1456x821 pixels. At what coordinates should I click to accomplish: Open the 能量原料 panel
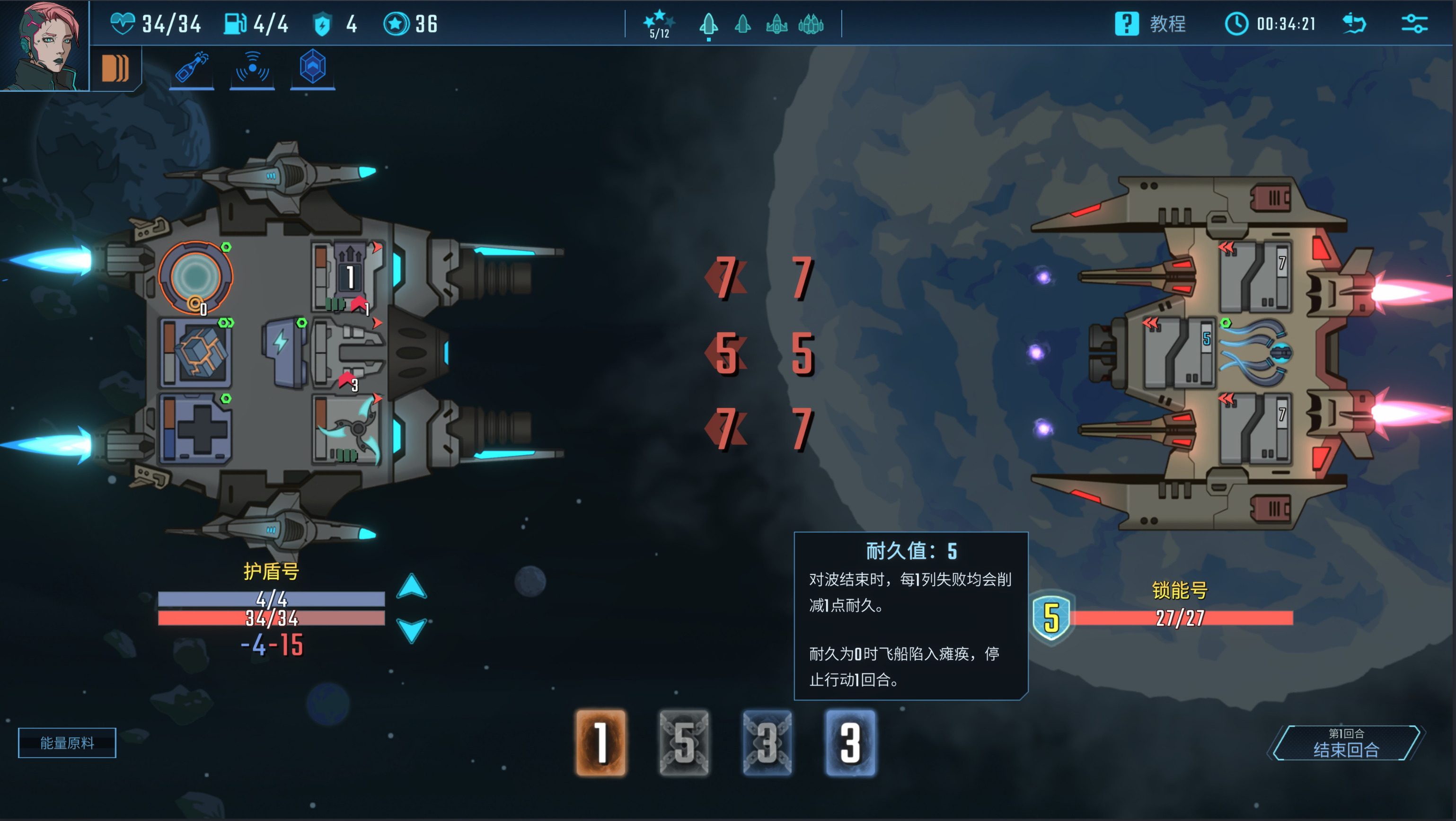[67, 742]
